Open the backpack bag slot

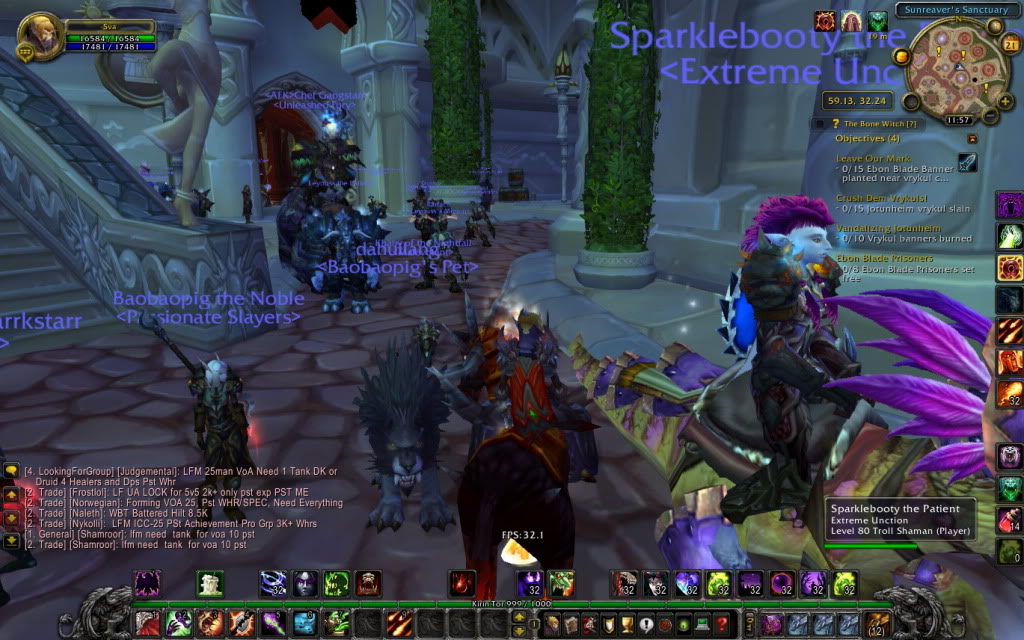[x=879, y=625]
